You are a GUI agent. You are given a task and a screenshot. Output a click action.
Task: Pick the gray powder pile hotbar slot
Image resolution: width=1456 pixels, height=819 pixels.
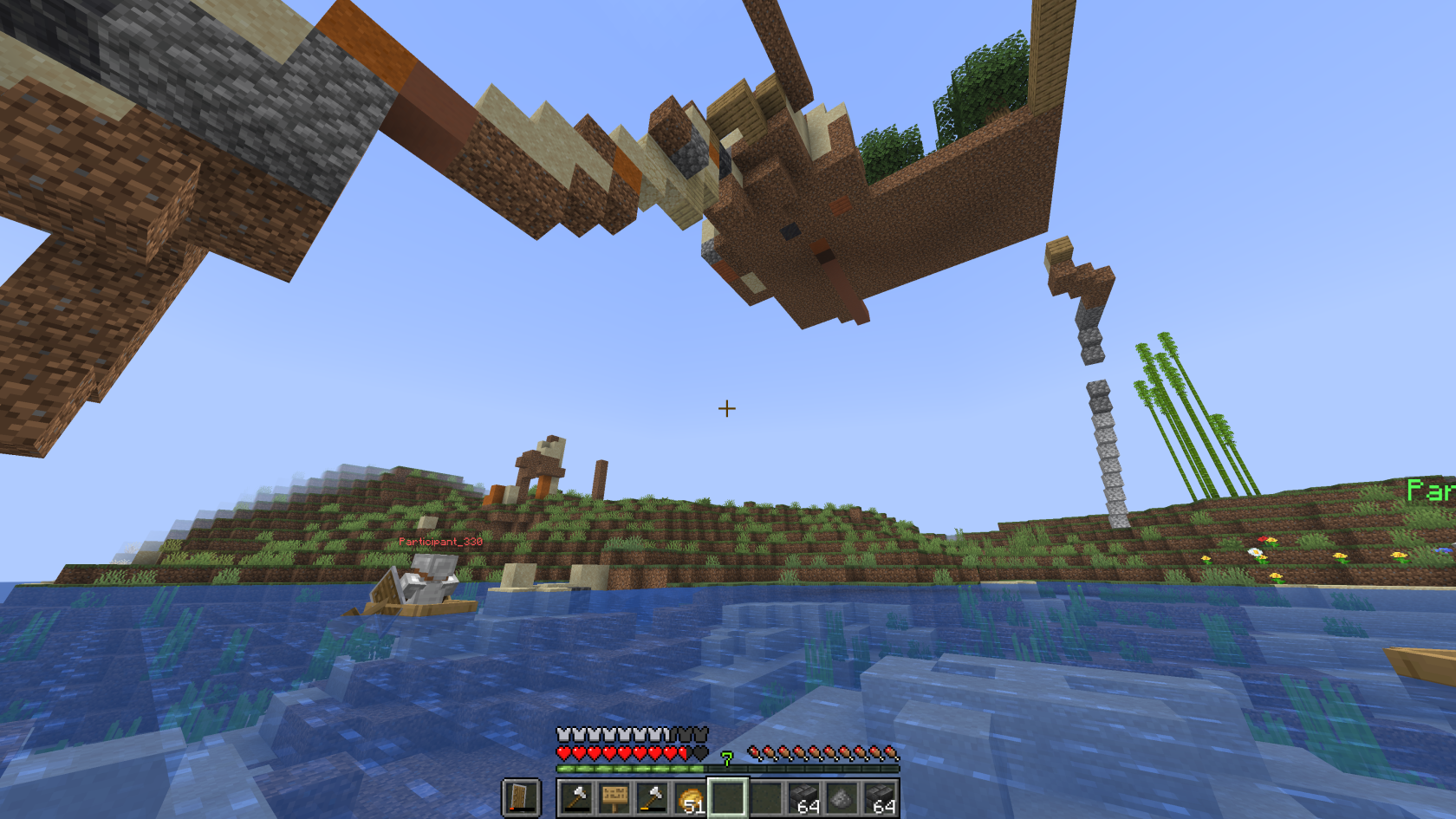[x=841, y=798]
